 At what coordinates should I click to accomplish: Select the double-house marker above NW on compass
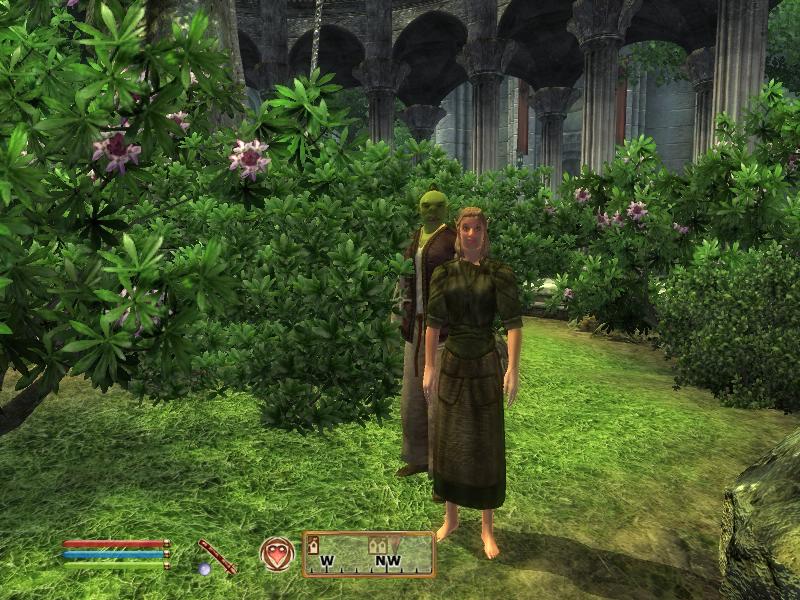tap(380, 545)
